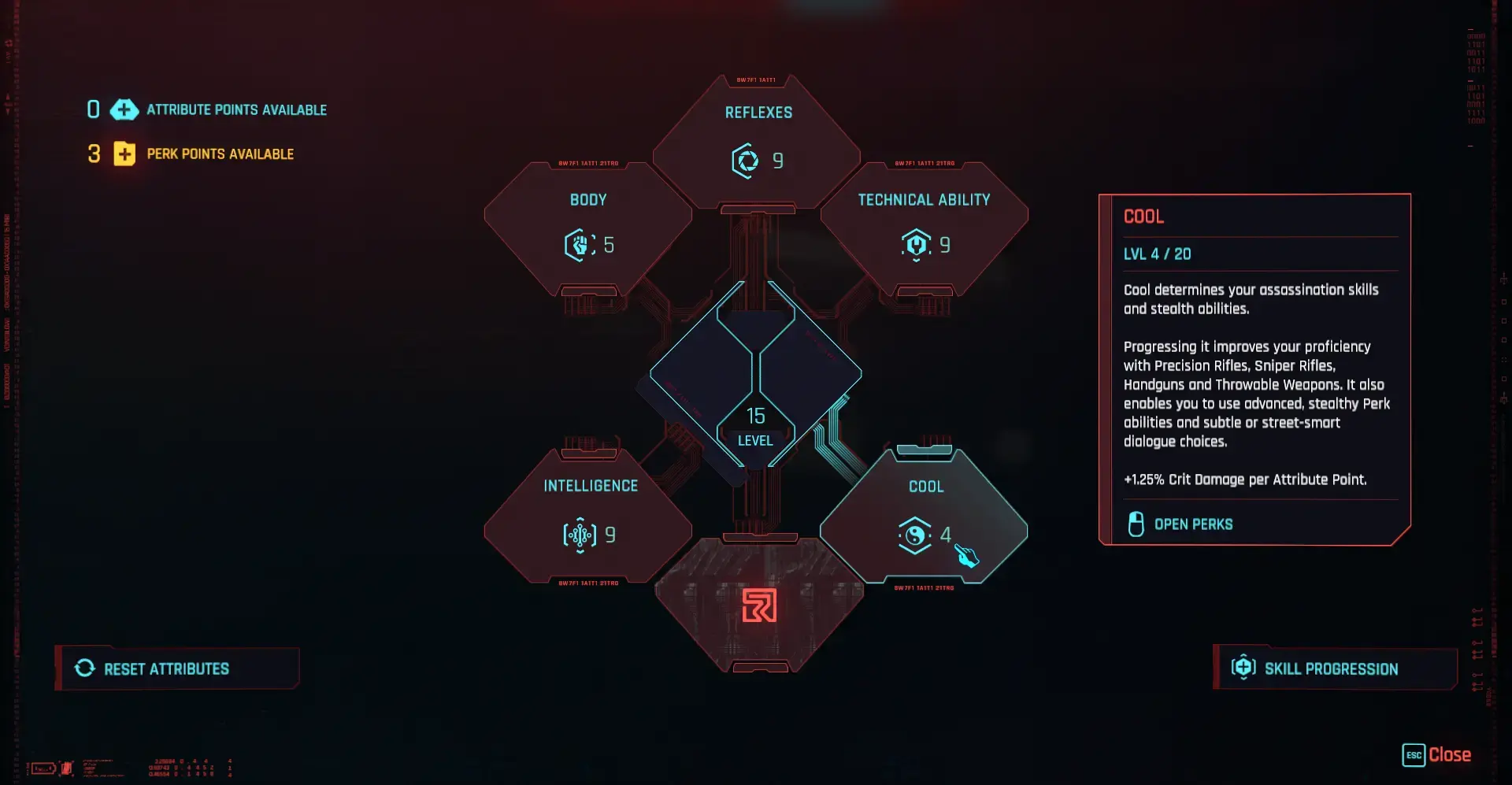Choose the Technical Ability attribute
Viewport: 1512px width, 785px height.
click(x=924, y=229)
